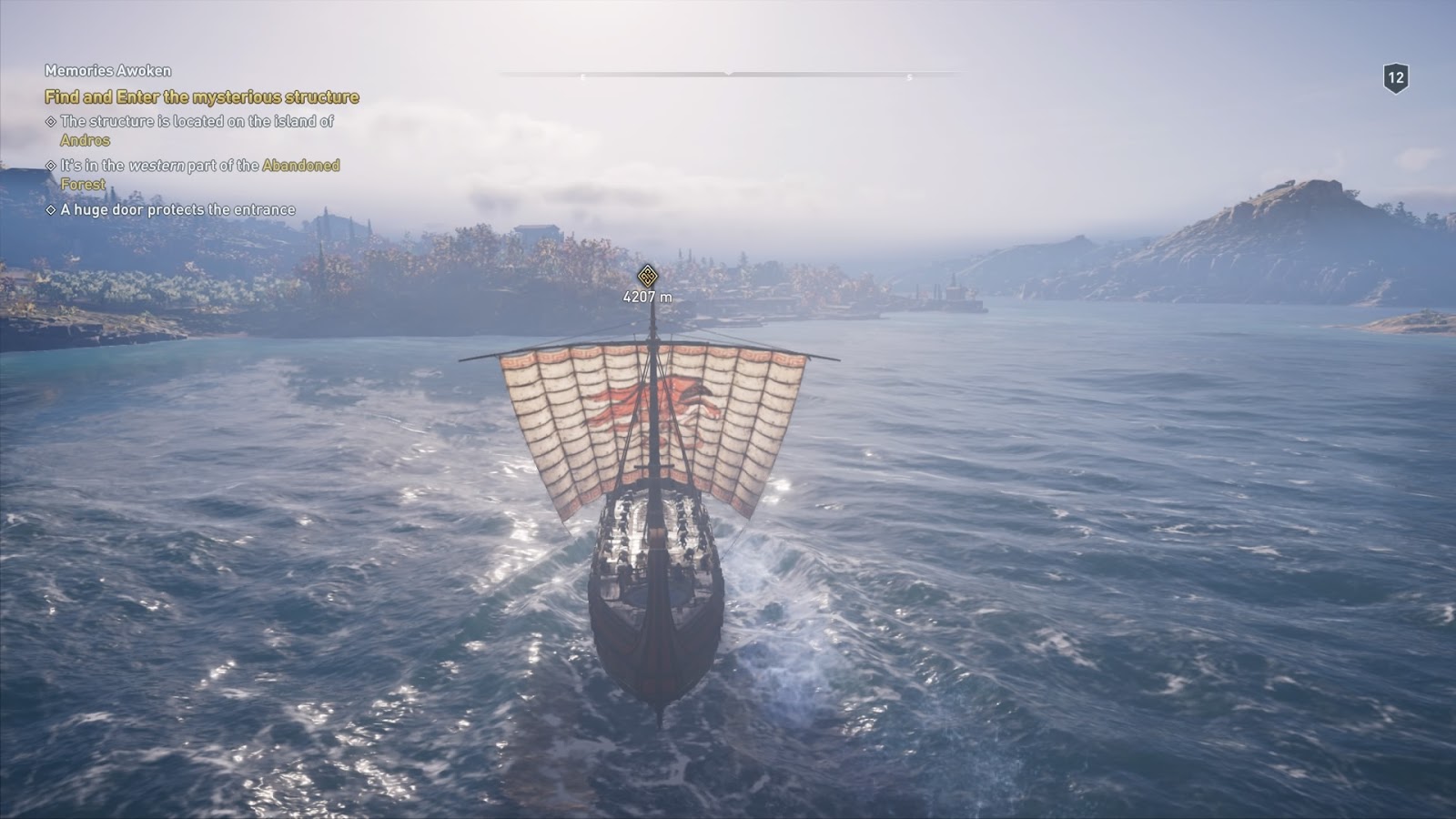Click the compass bar at the top
1456x819 pixels.
[x=728, y=75]
